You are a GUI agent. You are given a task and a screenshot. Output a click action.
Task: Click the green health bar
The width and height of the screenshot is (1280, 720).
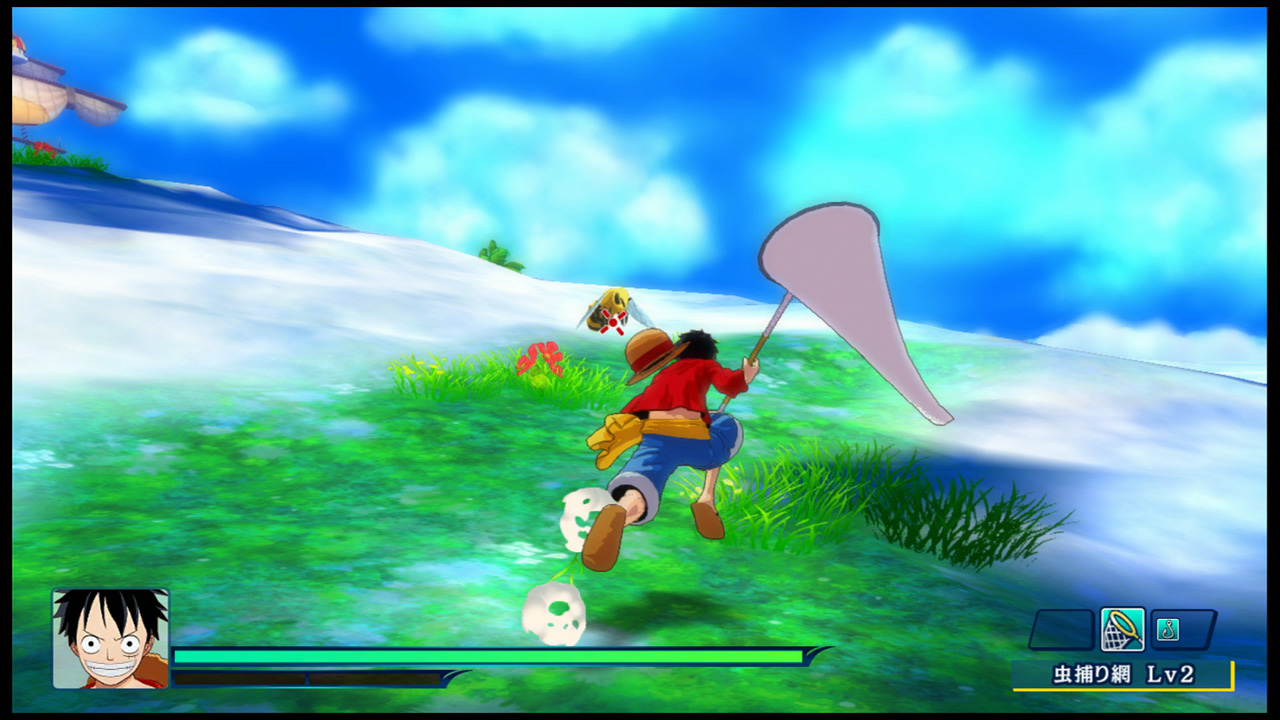(x=480, y=656)
